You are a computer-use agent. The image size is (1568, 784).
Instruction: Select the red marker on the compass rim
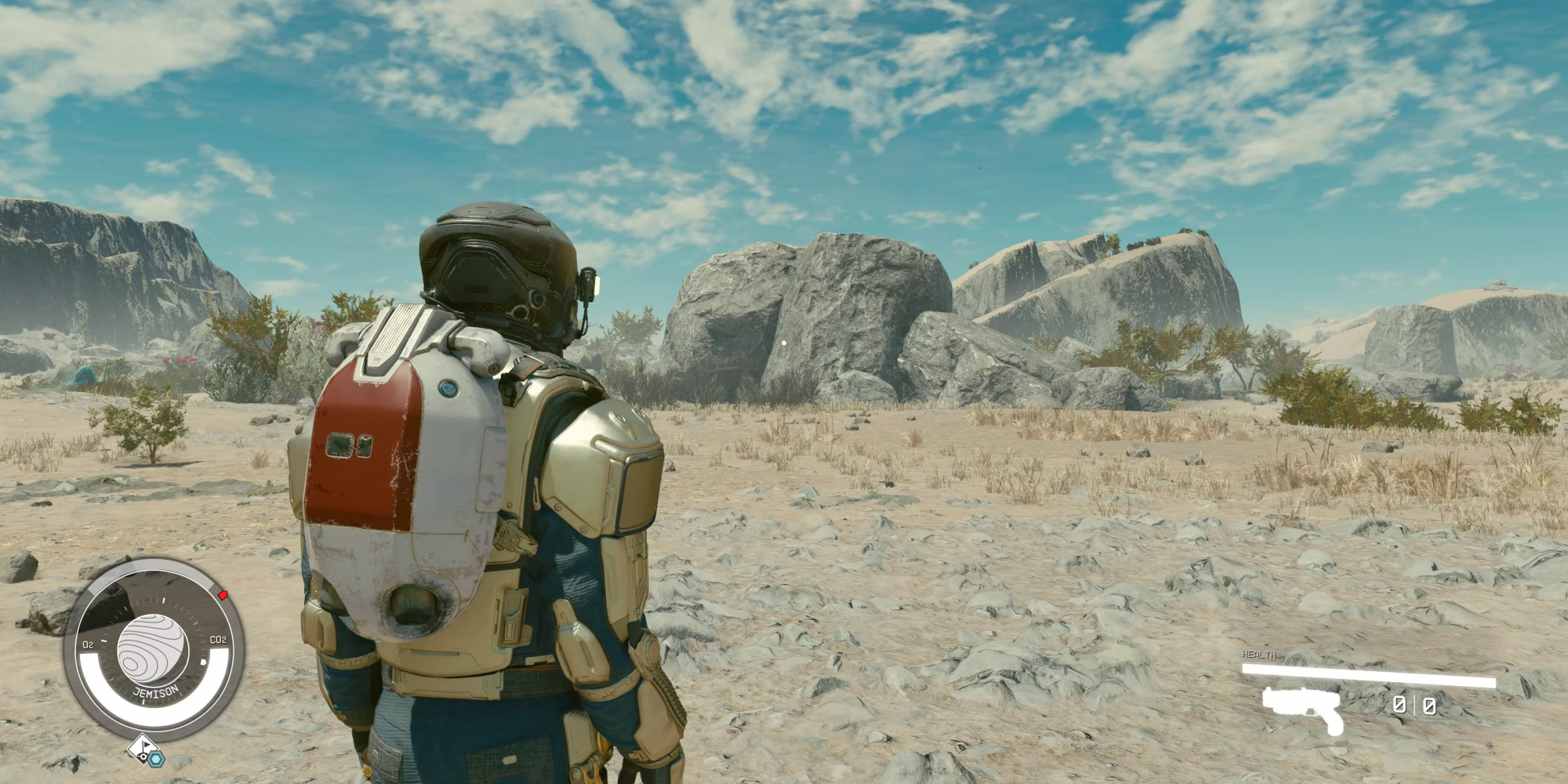(223, 595)
